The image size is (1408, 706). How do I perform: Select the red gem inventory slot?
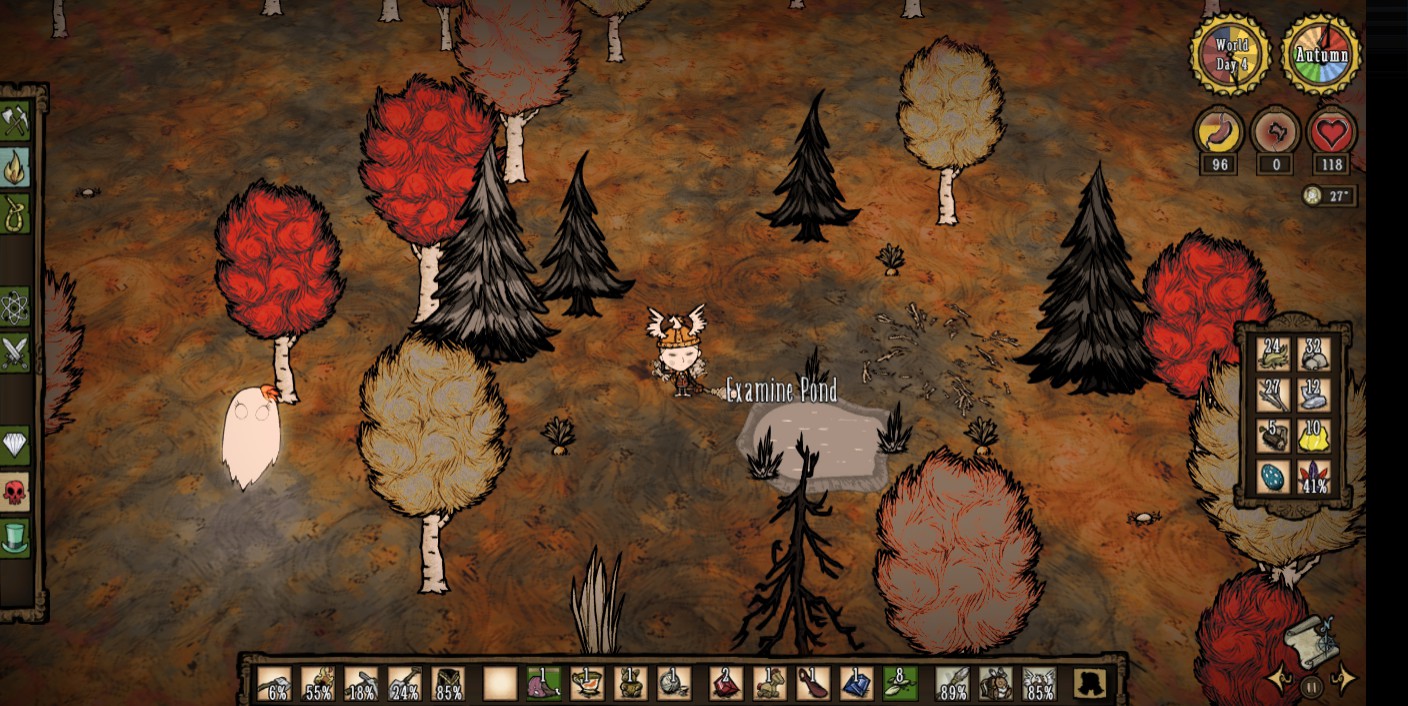(x=725, y=684)
